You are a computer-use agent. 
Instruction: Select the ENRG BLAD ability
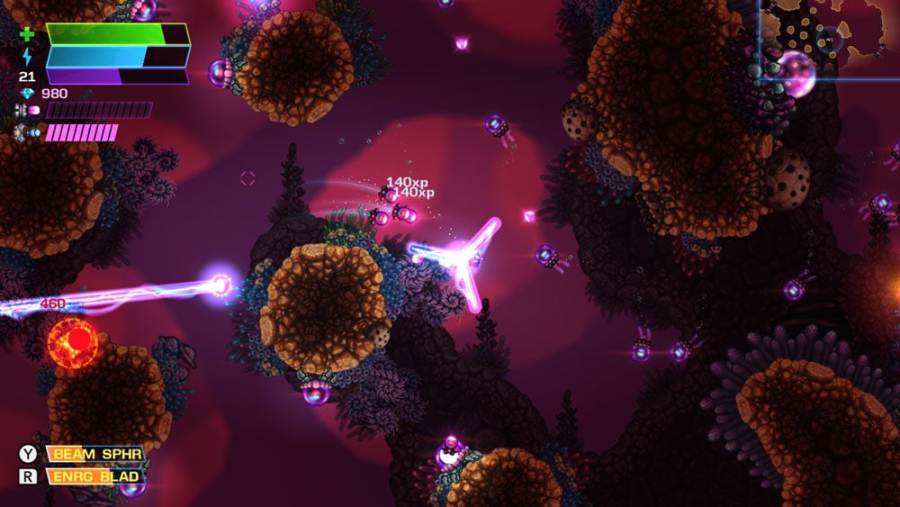click(97, 476)
